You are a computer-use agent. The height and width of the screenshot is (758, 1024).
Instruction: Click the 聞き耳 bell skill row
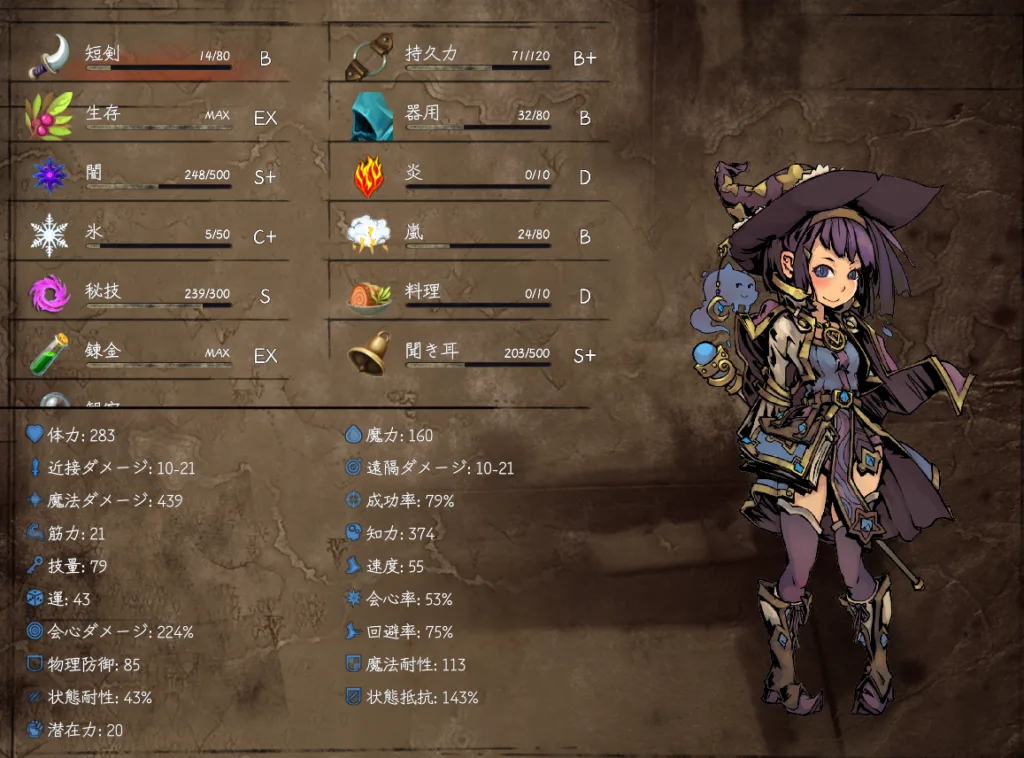[470, 355]
